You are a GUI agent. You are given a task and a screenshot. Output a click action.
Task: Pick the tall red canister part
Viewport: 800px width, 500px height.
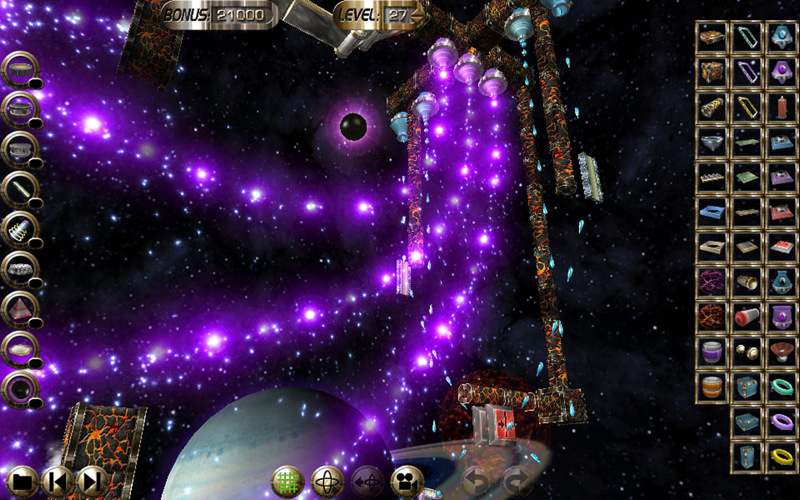click(x=780, y=106)
